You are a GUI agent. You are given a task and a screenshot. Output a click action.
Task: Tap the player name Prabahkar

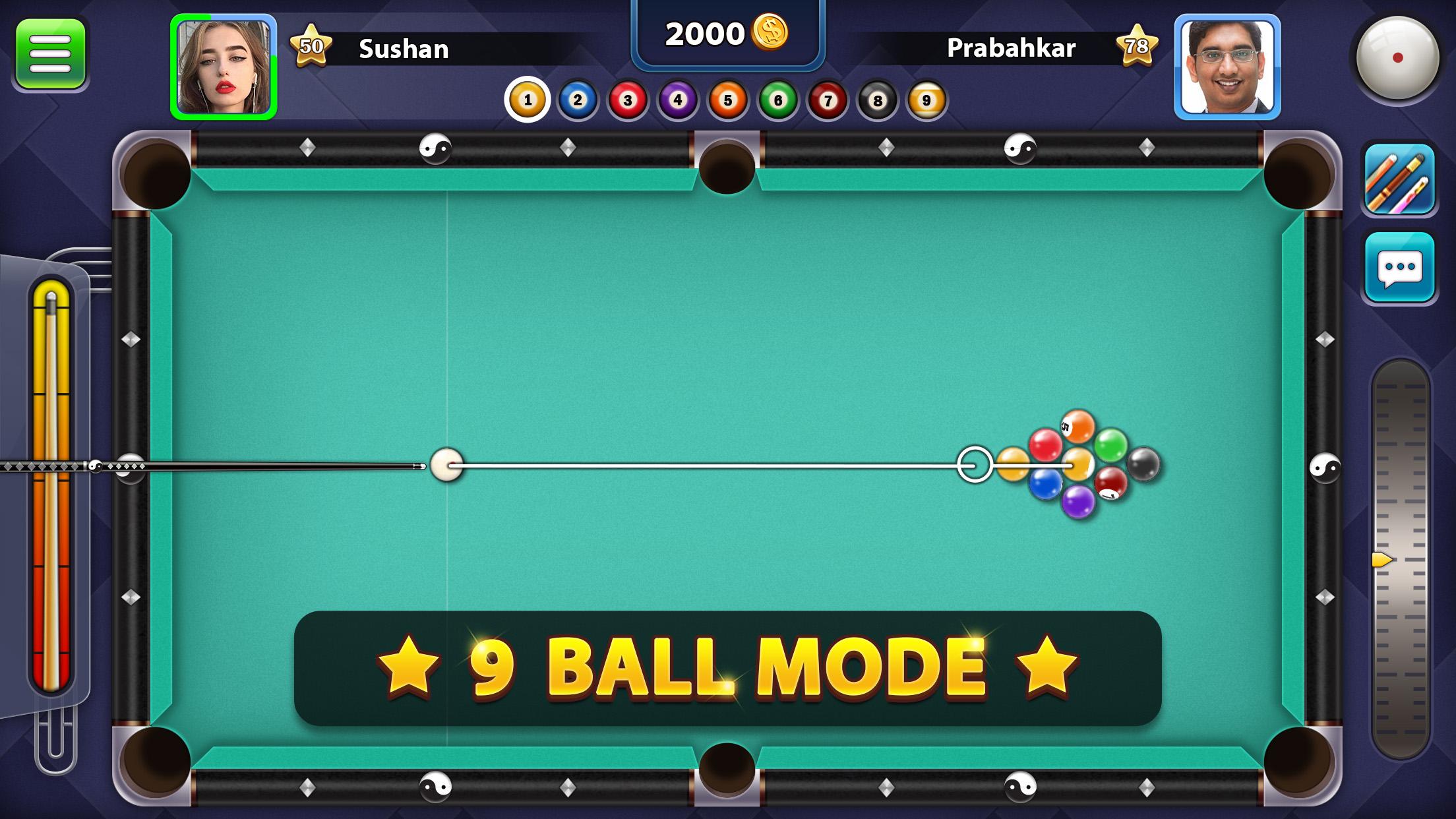[1010, 47]
